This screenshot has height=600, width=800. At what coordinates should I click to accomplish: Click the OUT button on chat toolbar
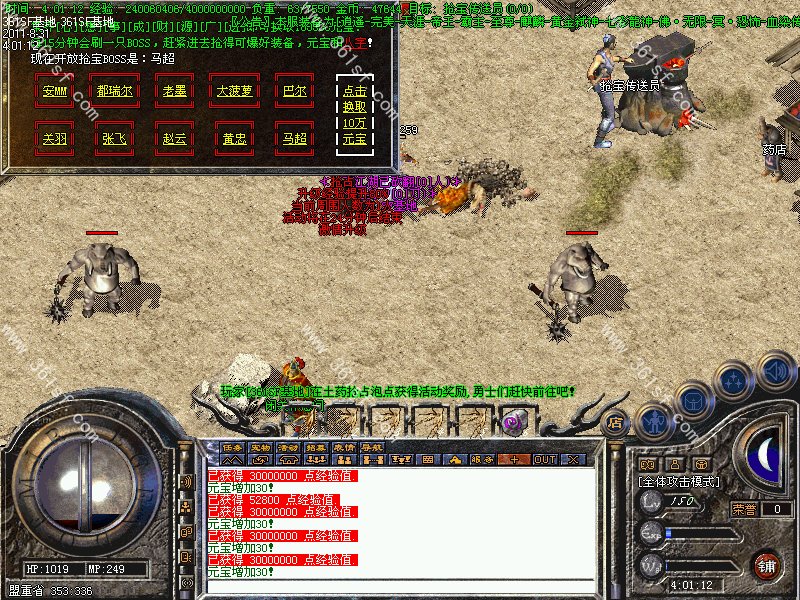click(544, 459)
